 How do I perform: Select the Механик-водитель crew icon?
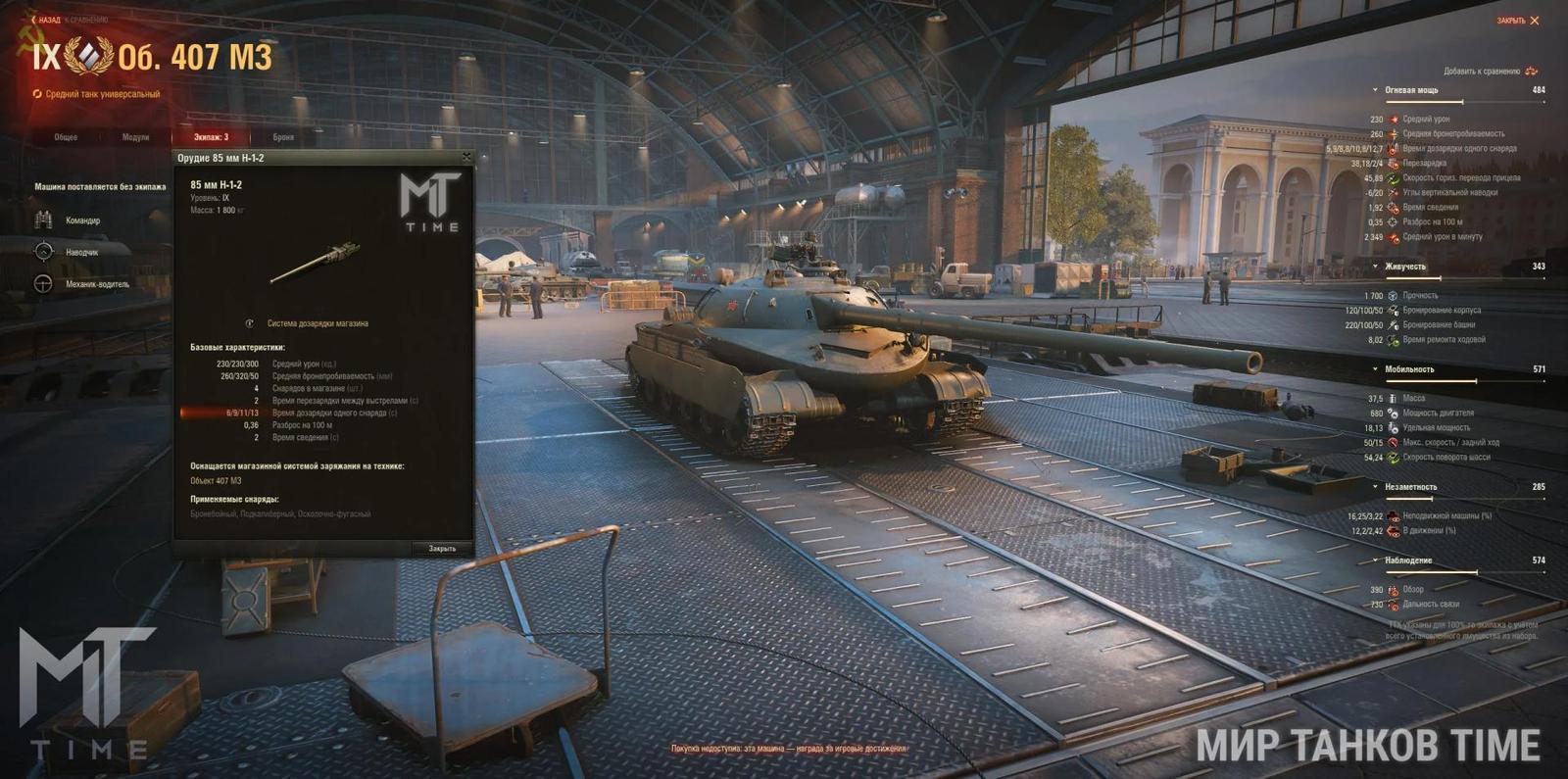click(44, 284)
